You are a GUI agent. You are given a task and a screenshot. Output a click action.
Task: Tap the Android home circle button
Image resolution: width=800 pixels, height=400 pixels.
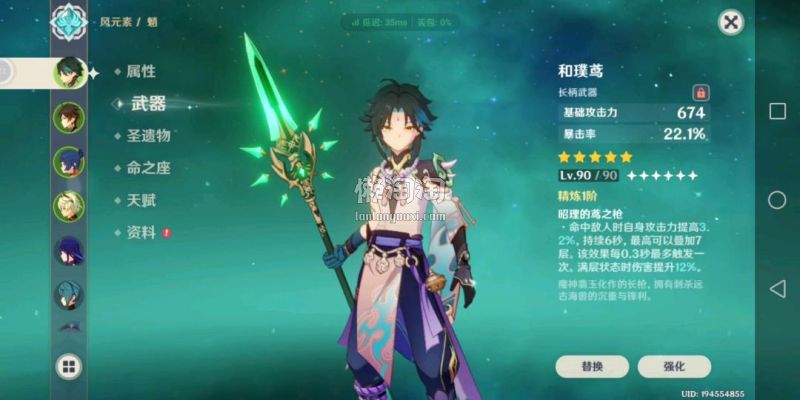[777, 200]
